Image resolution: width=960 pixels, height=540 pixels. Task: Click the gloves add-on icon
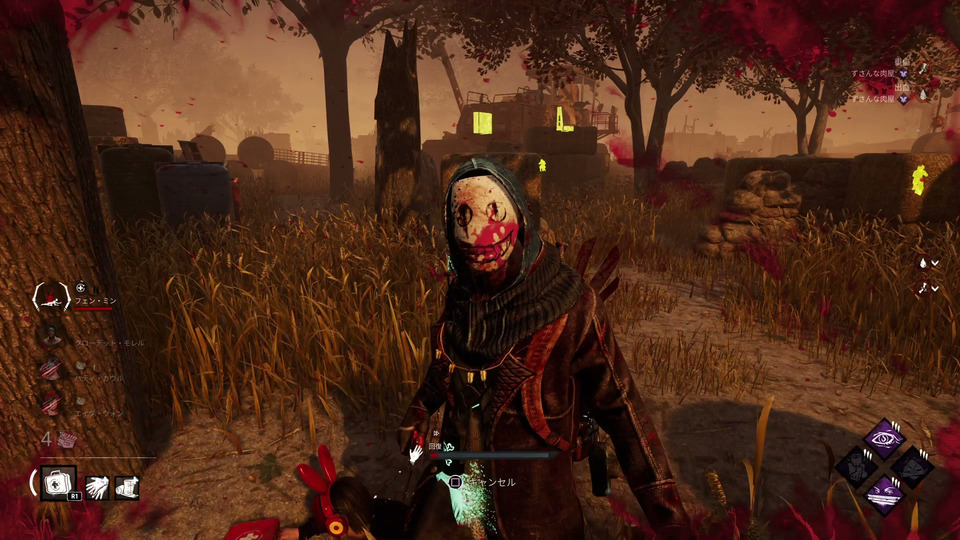tap(98, 487)
